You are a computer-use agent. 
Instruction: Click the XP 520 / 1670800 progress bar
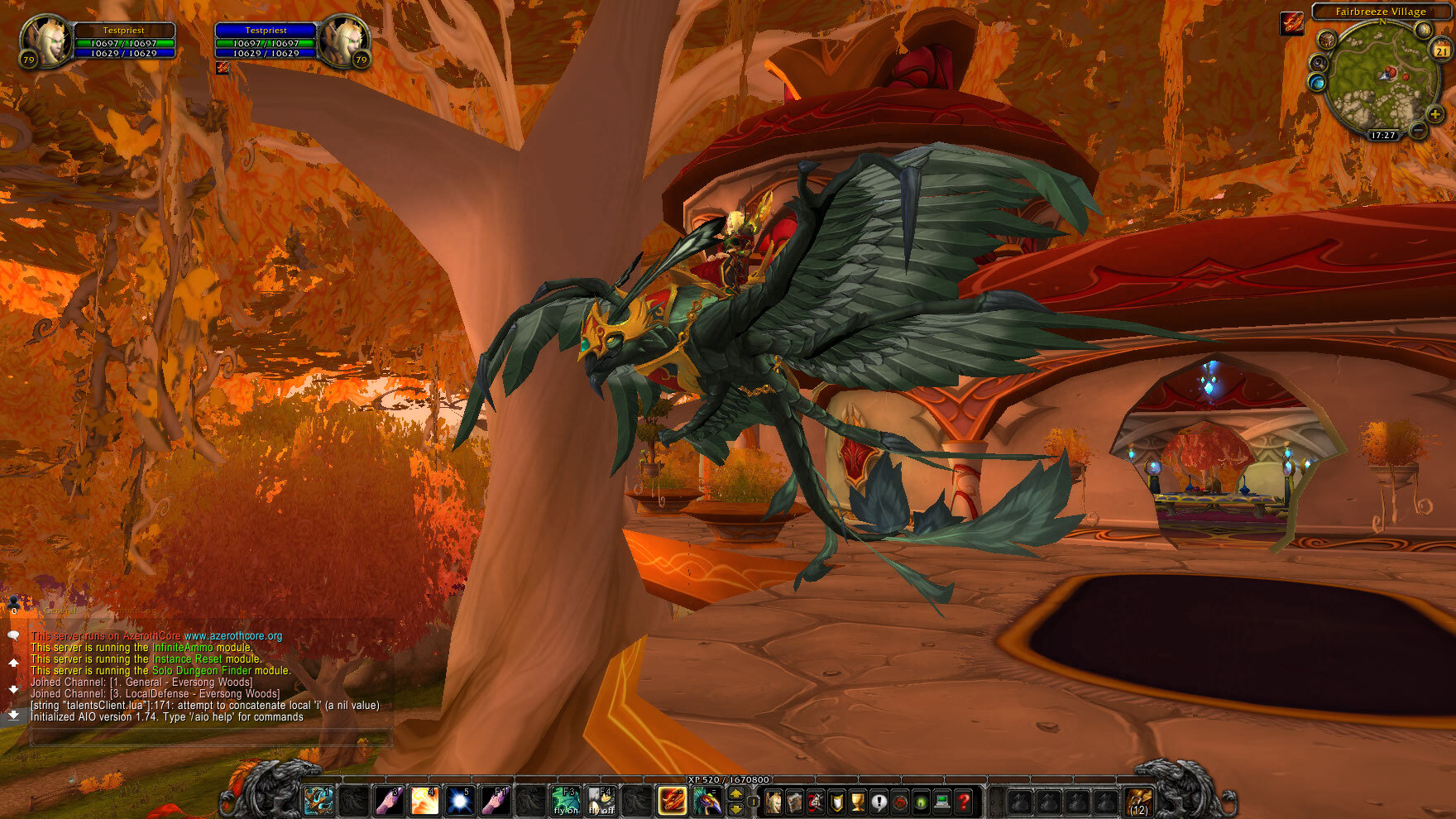[x=728, y=779]
